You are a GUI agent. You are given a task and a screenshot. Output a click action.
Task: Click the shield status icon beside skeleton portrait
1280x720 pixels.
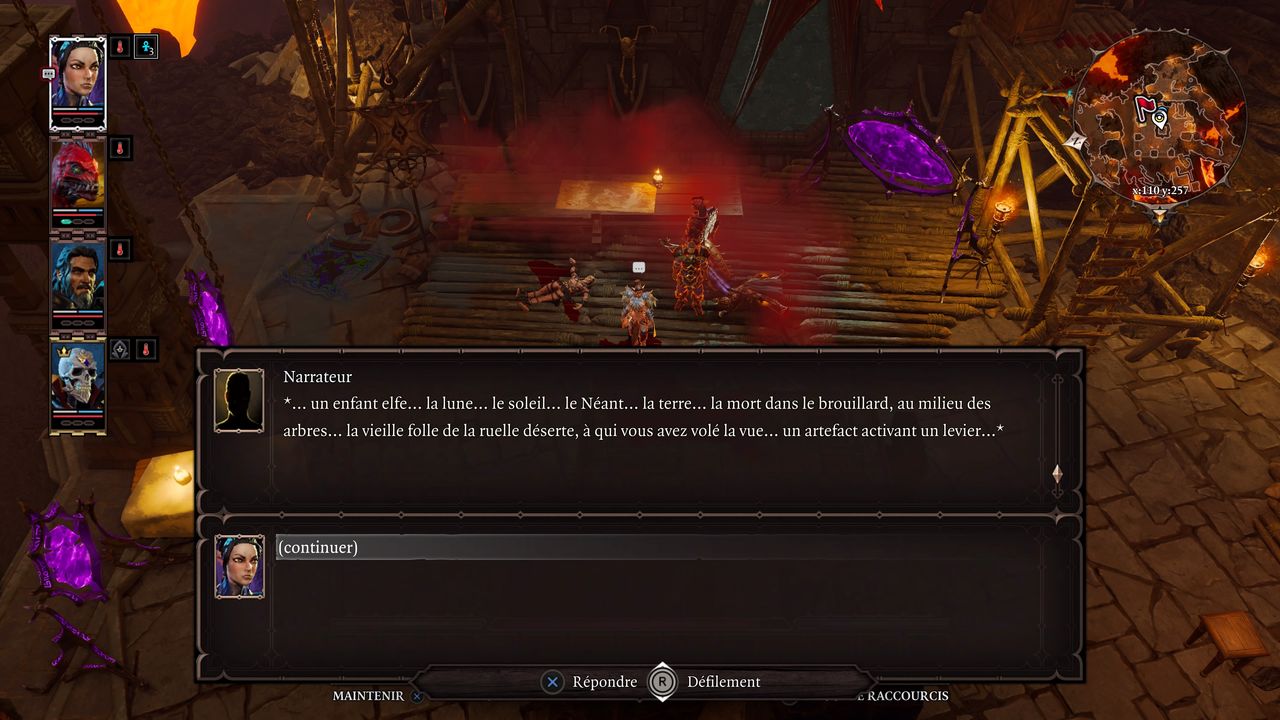[120, 349]
